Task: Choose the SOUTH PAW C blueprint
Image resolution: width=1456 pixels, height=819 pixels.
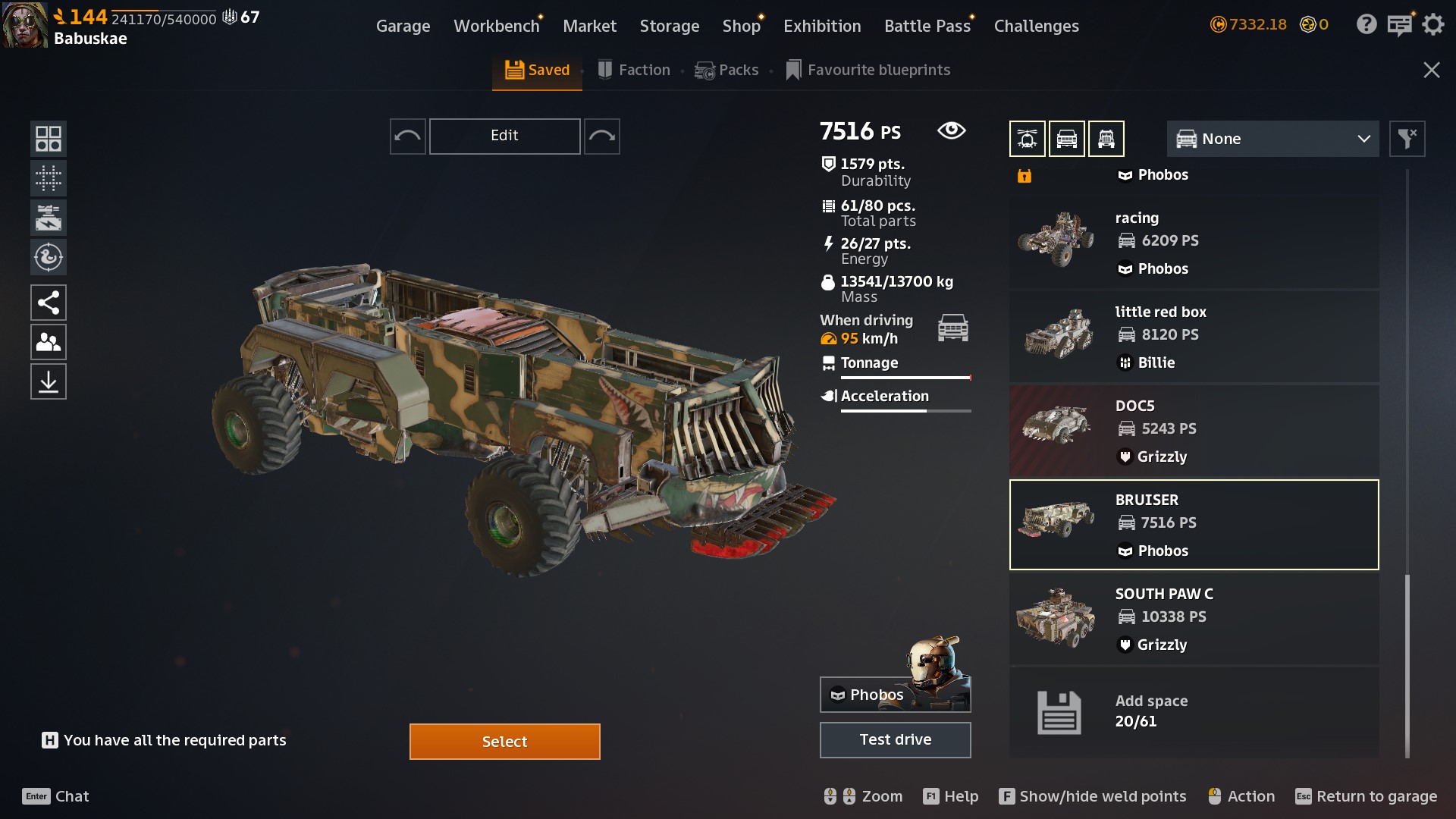Action: tap(1194, 618)
